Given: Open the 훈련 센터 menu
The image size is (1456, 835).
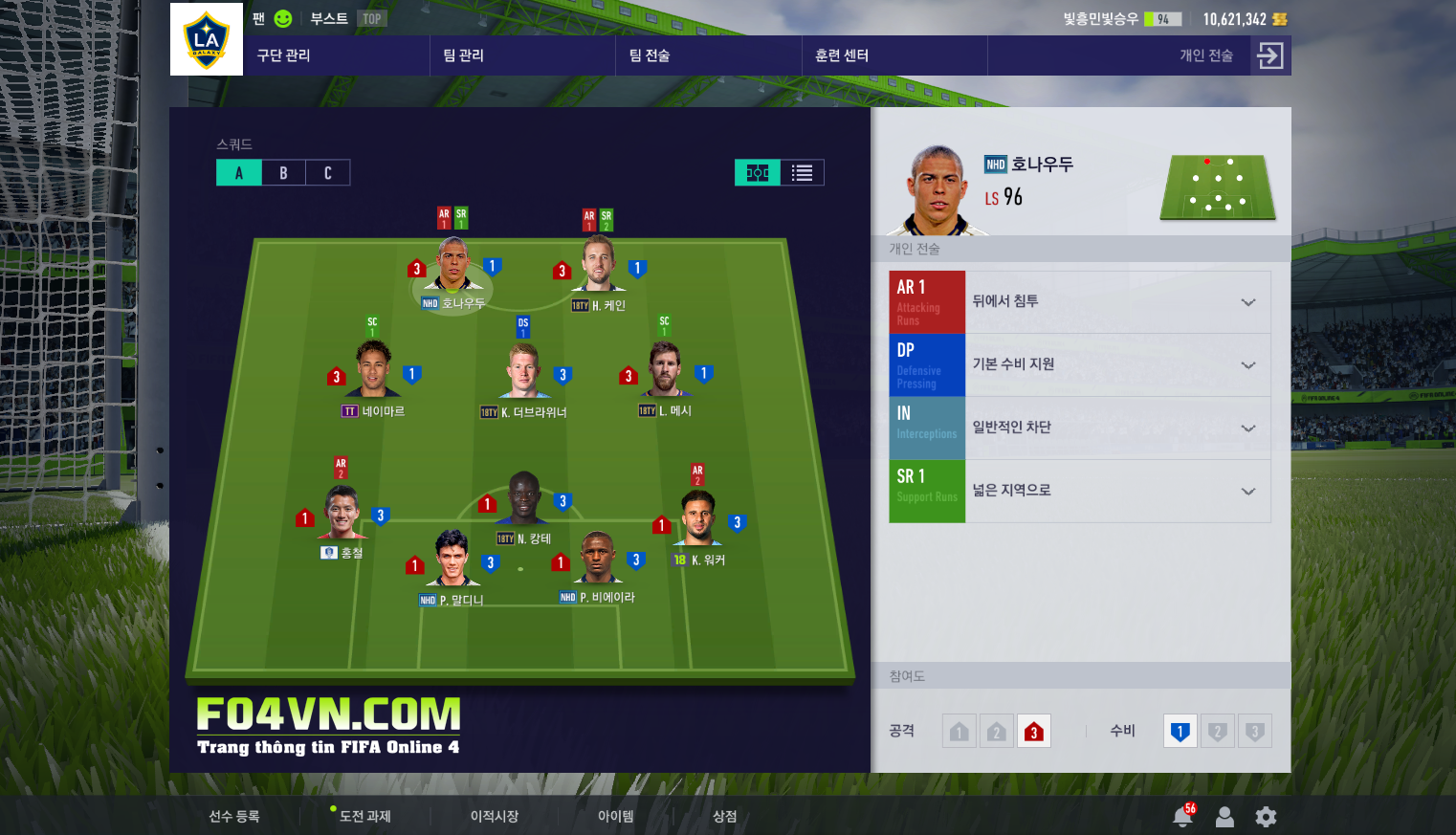Looking at the screenshot, I should pyautogui.click(x=842, y=55).
